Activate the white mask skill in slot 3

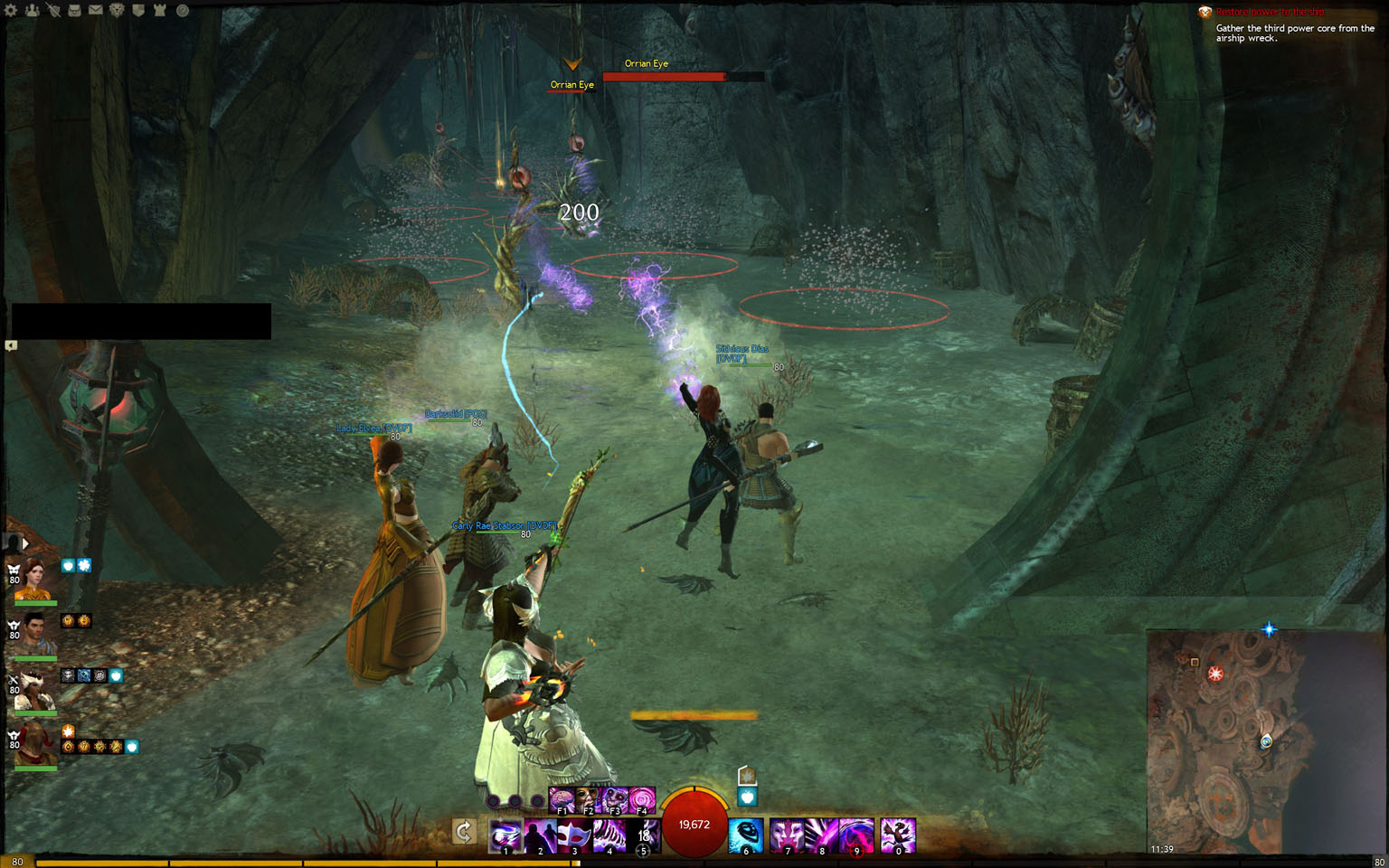(x=574, y=835)
